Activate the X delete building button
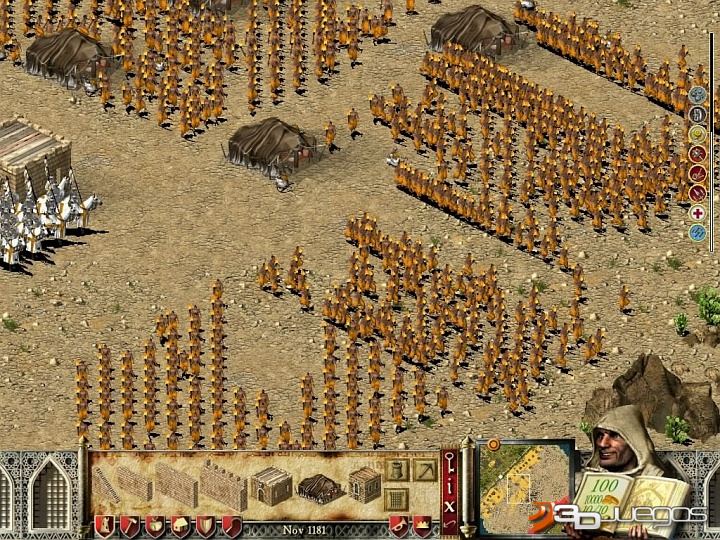The height and width of the screenshot is (540, 720). [x=449, y=508]
